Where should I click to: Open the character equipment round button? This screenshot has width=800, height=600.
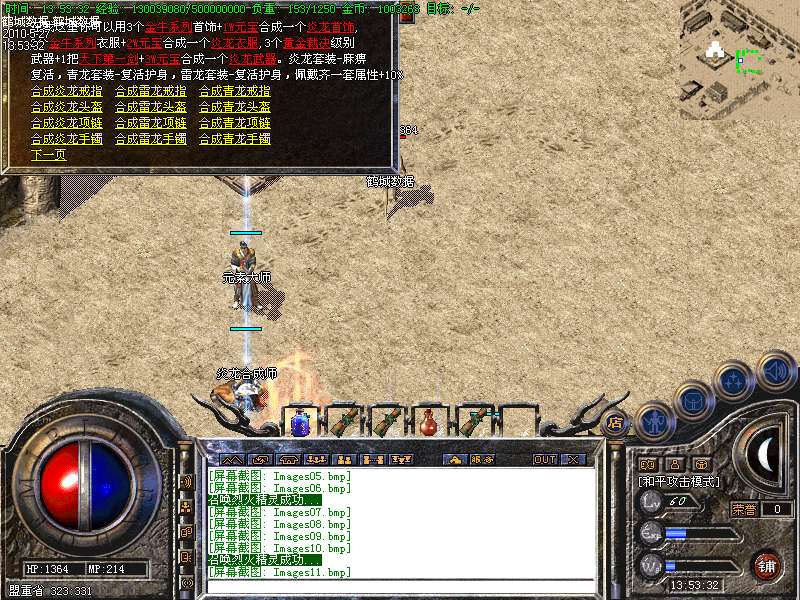[x=654, y=422]
